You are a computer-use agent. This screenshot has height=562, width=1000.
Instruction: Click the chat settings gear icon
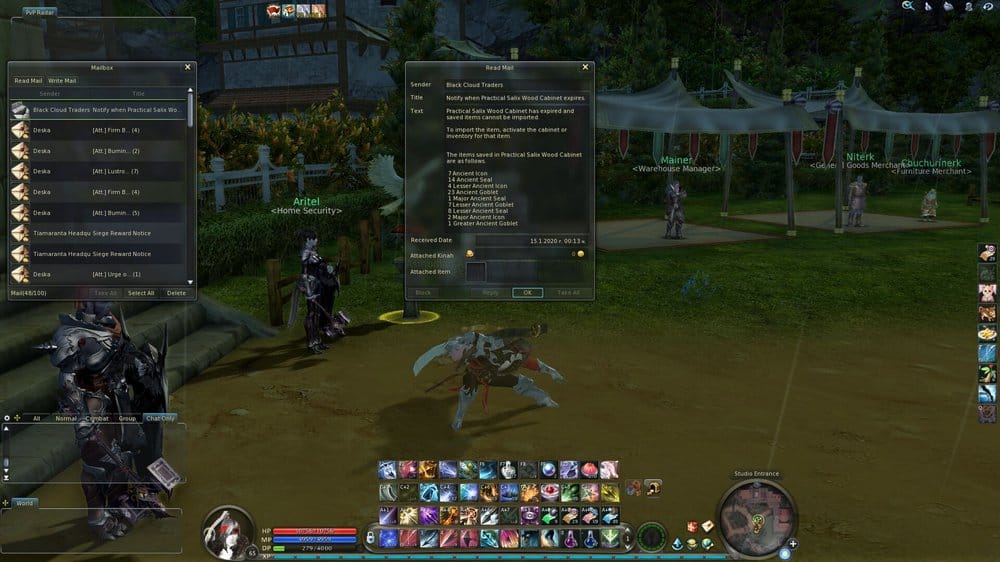coord(7,418)
